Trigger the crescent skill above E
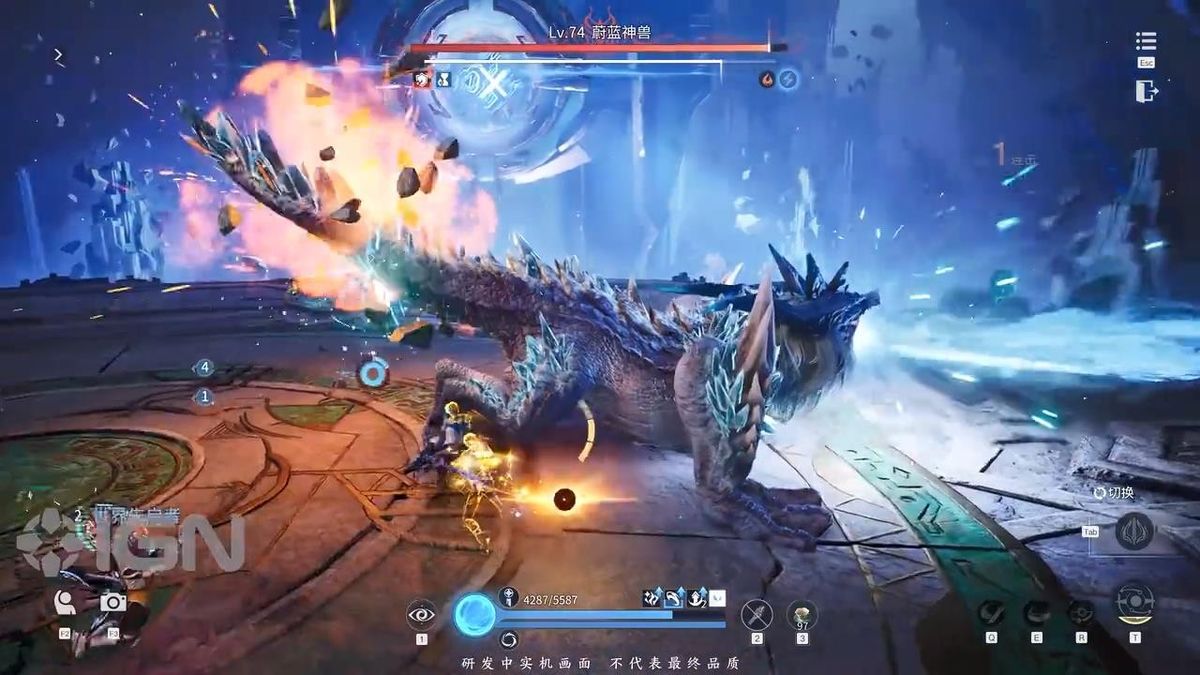The image size is (1200, 675). tap(1037, 612)
